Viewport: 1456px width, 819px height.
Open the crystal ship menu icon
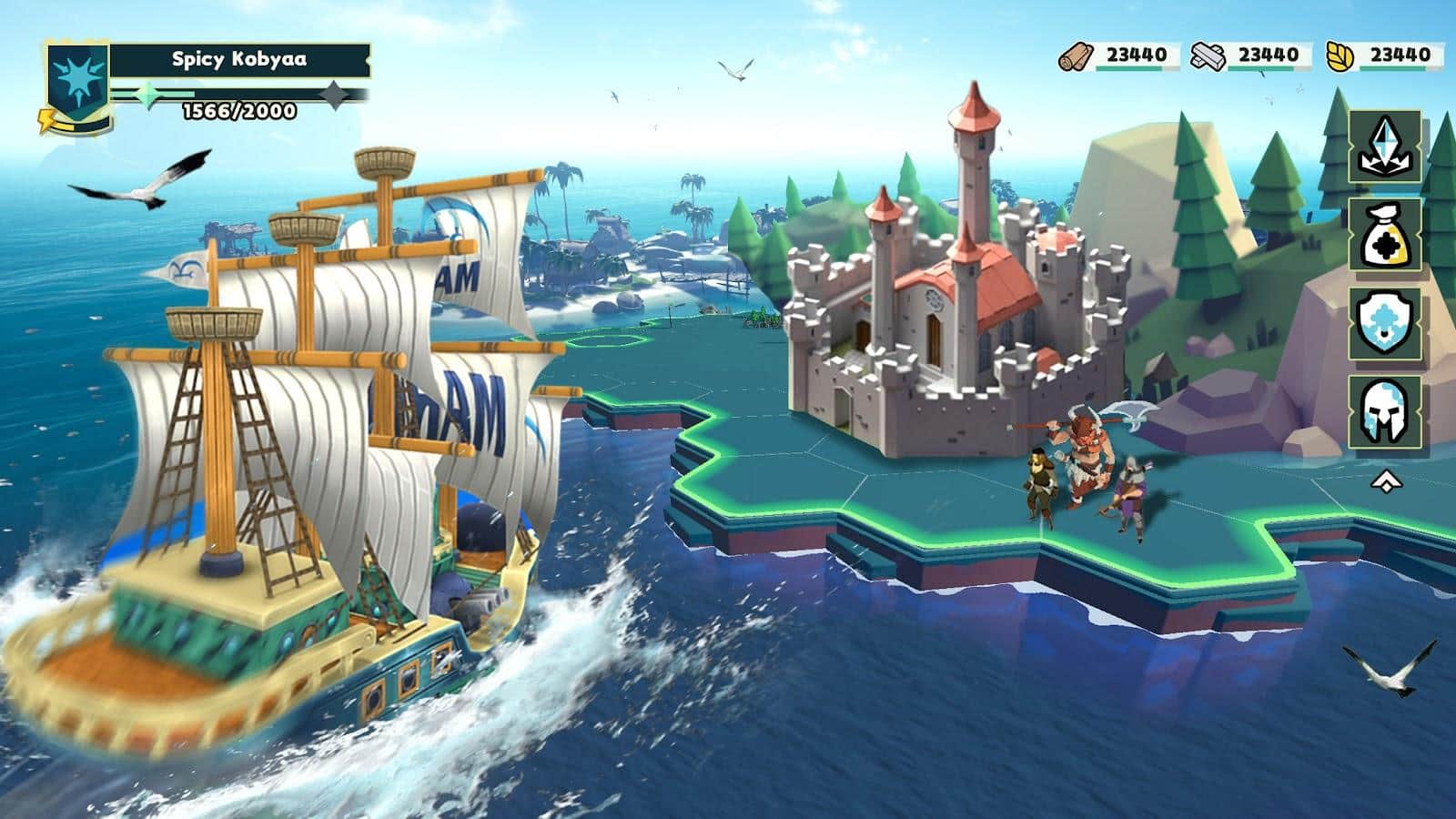coord(1384,147)
